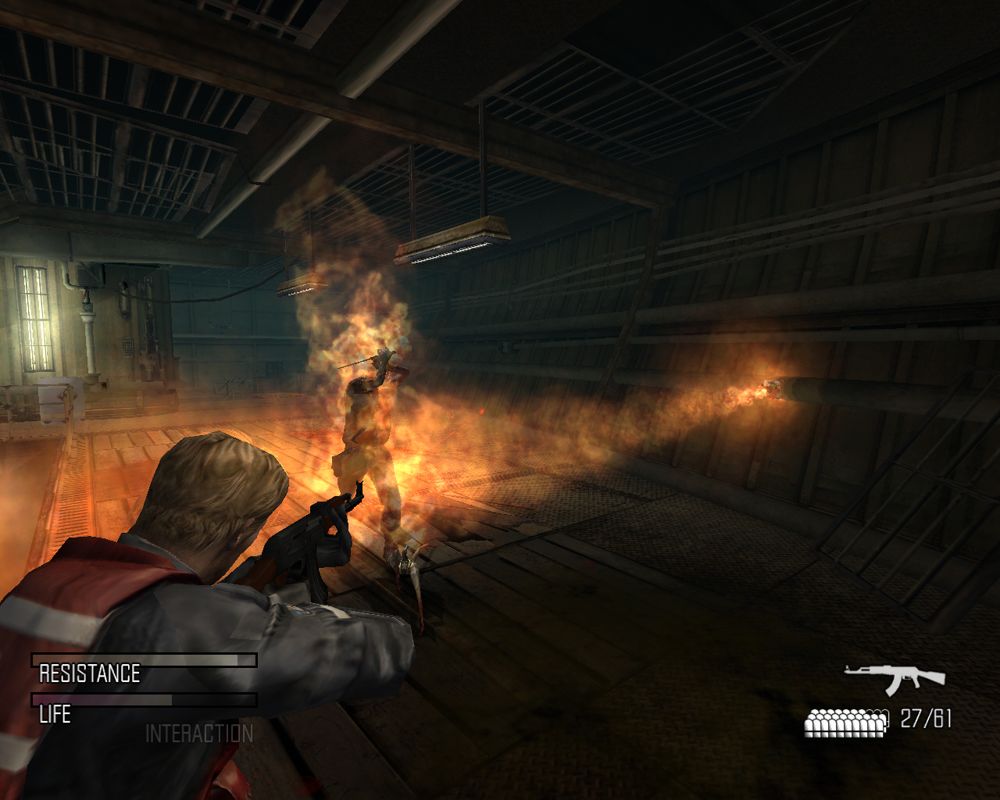Click the greyed-out Interaction label
The image size is (1000, 800).
coord(199,733)
